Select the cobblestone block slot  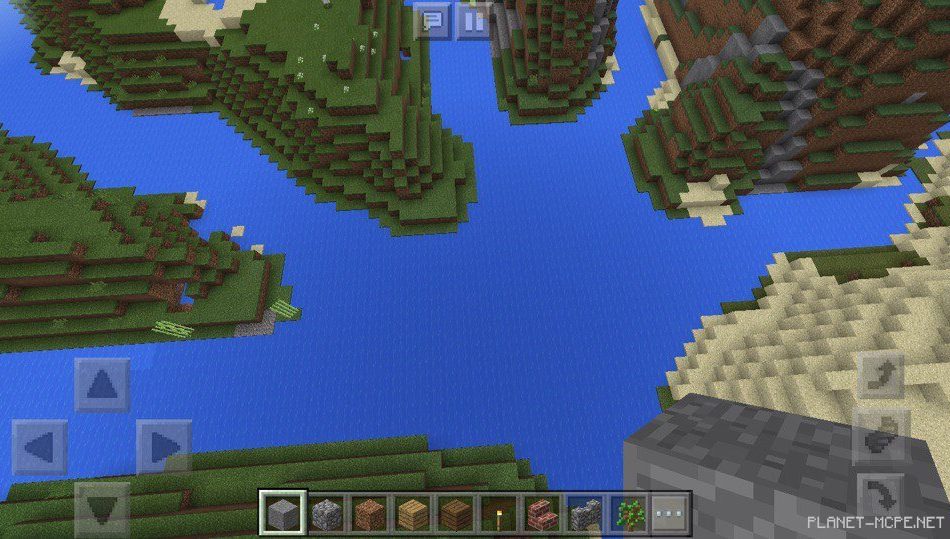(x=326, y=514)
